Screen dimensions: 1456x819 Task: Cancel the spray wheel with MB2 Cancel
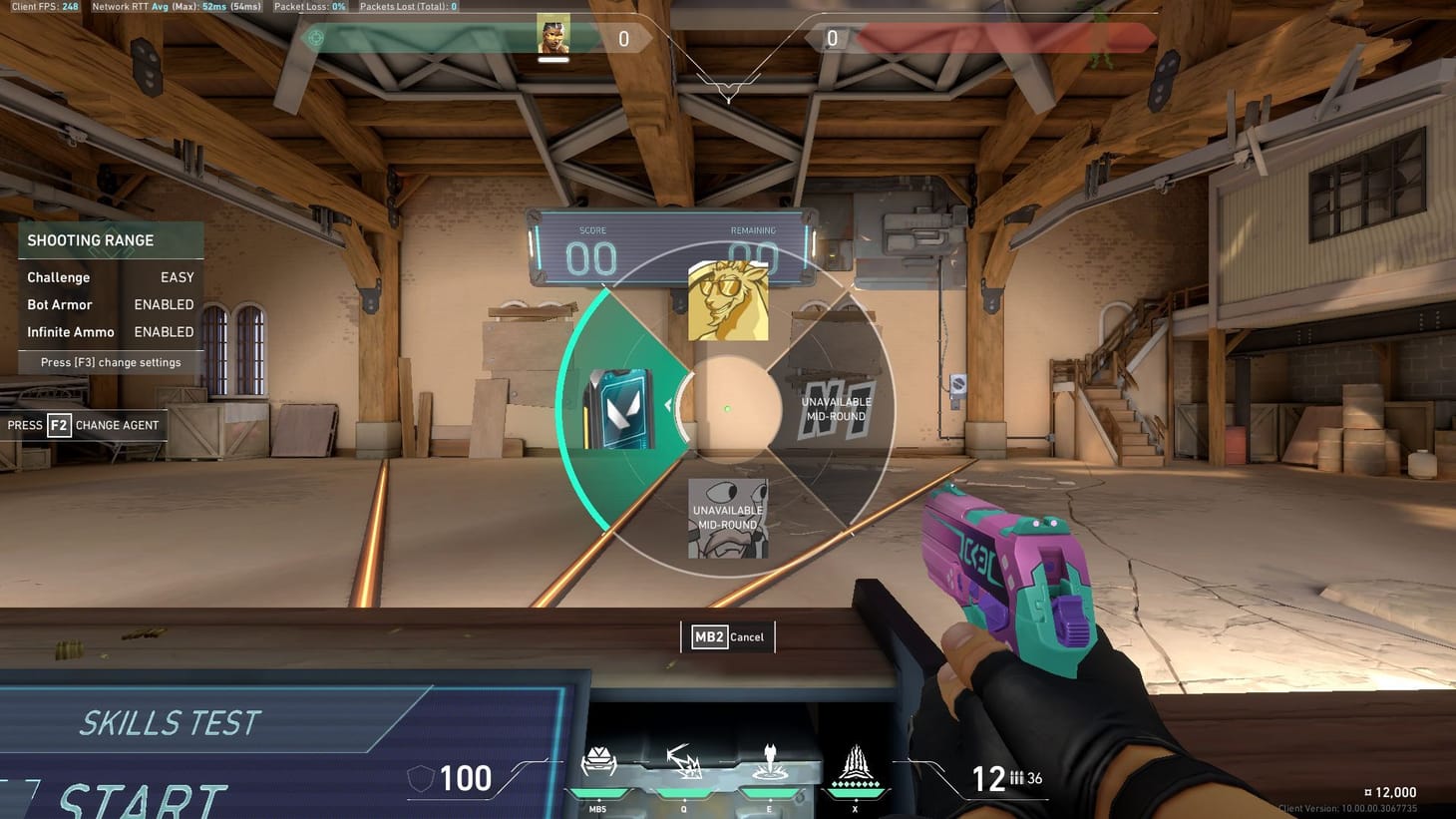(x=729, y=636)
